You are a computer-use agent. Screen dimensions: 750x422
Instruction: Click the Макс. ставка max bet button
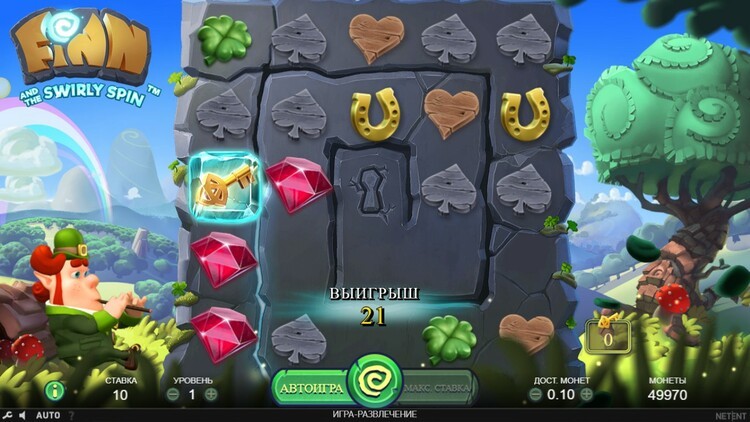[x=439, y=387]
